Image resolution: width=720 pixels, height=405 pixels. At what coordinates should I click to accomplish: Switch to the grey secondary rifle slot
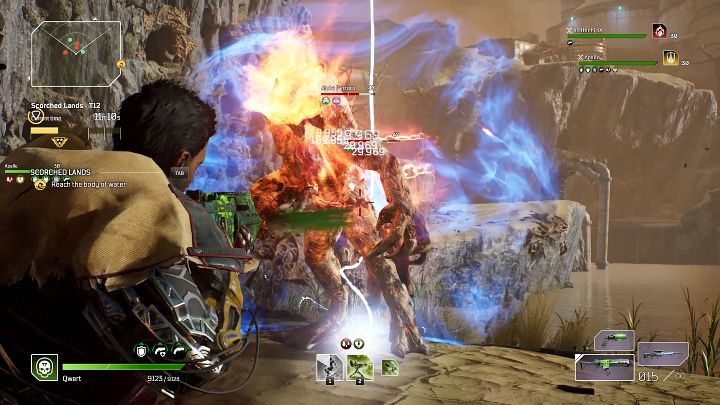[662, 352]
